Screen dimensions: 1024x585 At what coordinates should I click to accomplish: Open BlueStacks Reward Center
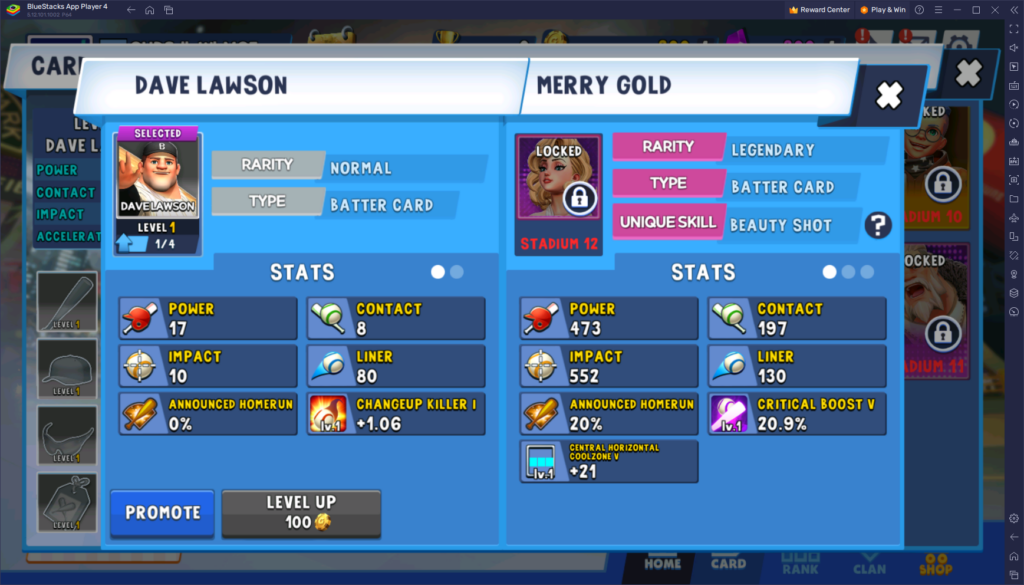tap(819, 9)
